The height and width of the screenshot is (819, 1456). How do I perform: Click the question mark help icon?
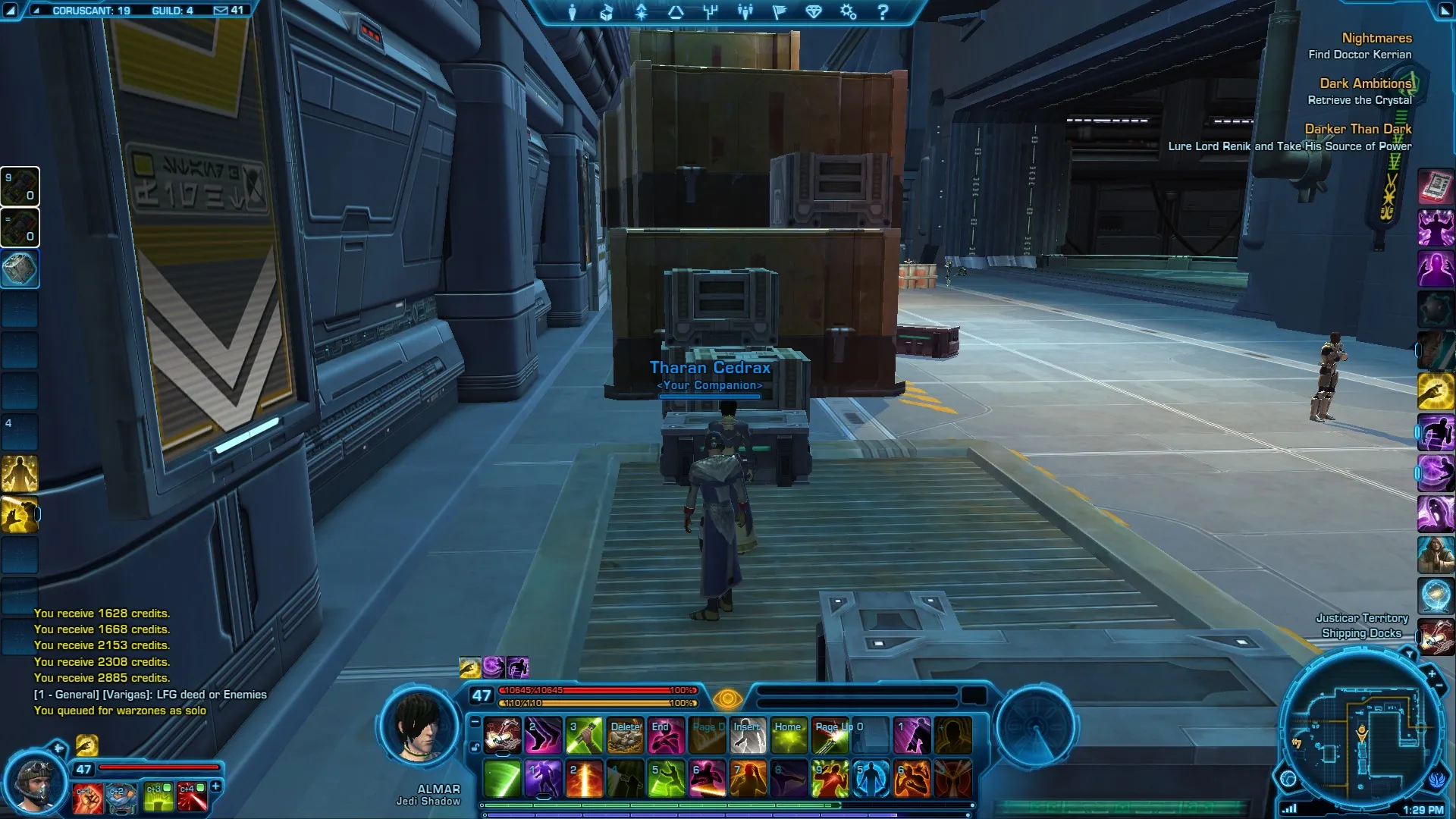click(x=882, y=12)
